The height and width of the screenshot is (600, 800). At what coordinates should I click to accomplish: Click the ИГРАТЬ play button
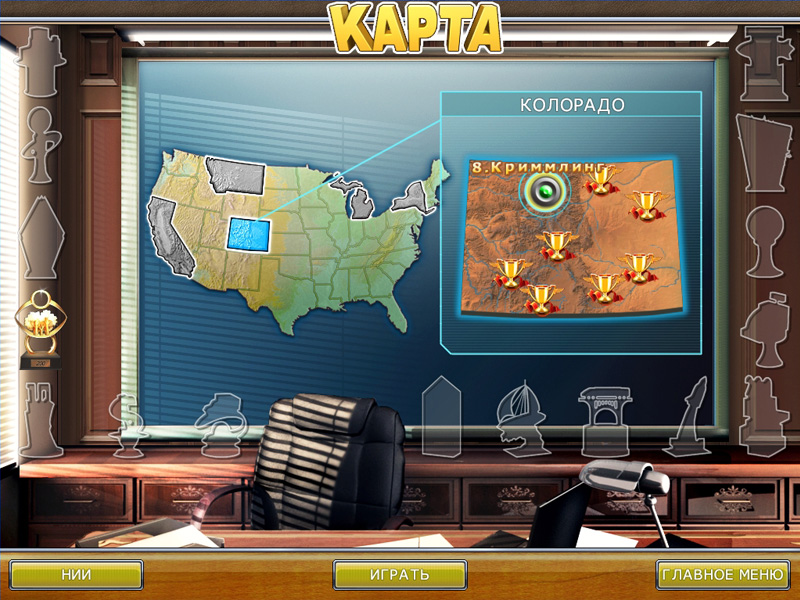[399, 575]
